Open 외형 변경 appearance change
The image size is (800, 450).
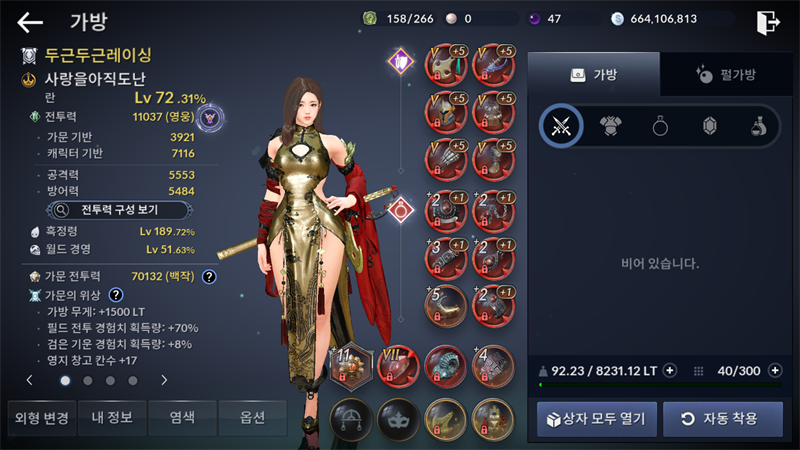point(39,417)
